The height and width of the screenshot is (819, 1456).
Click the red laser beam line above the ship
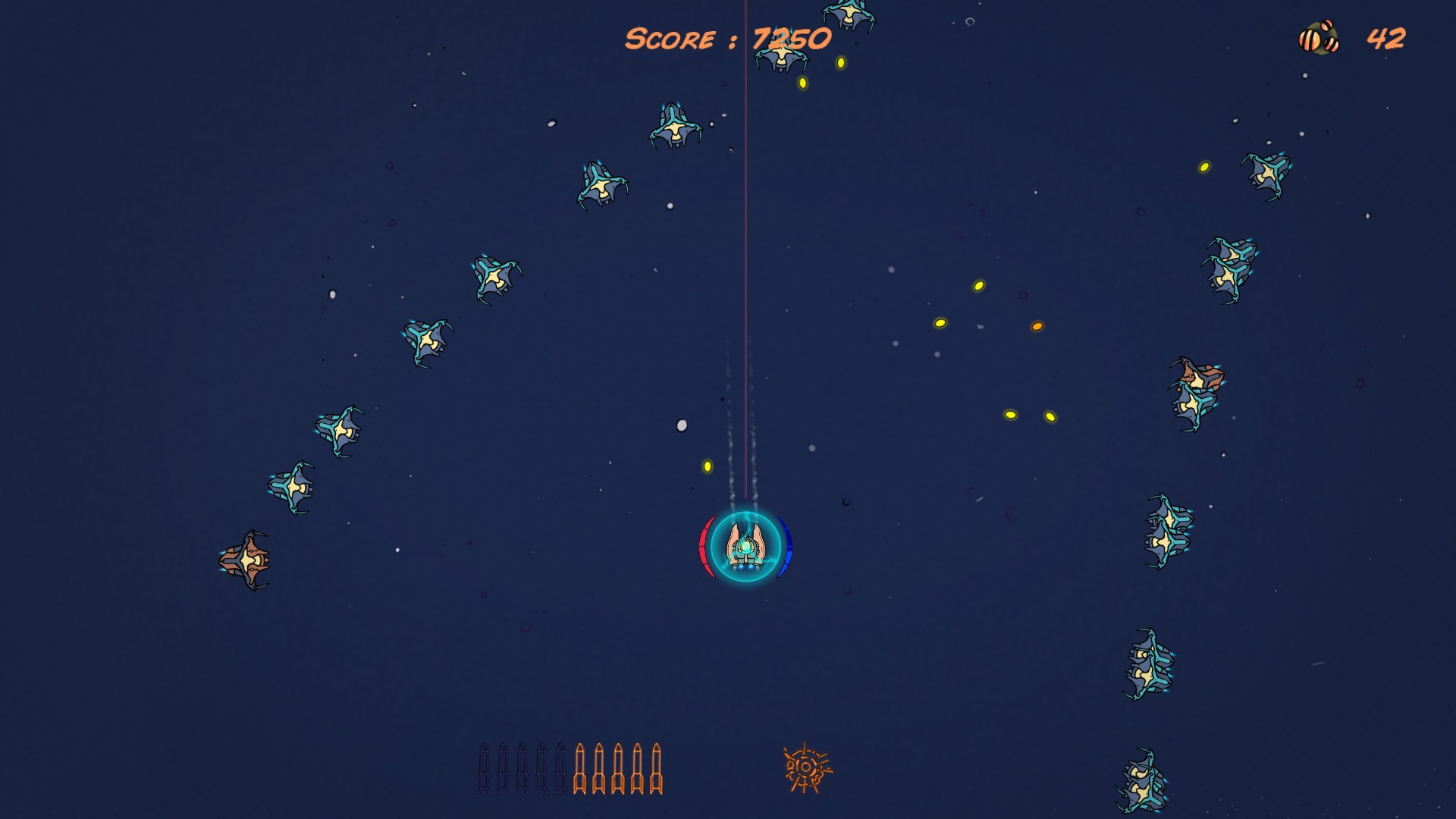[x=747, y=265]
